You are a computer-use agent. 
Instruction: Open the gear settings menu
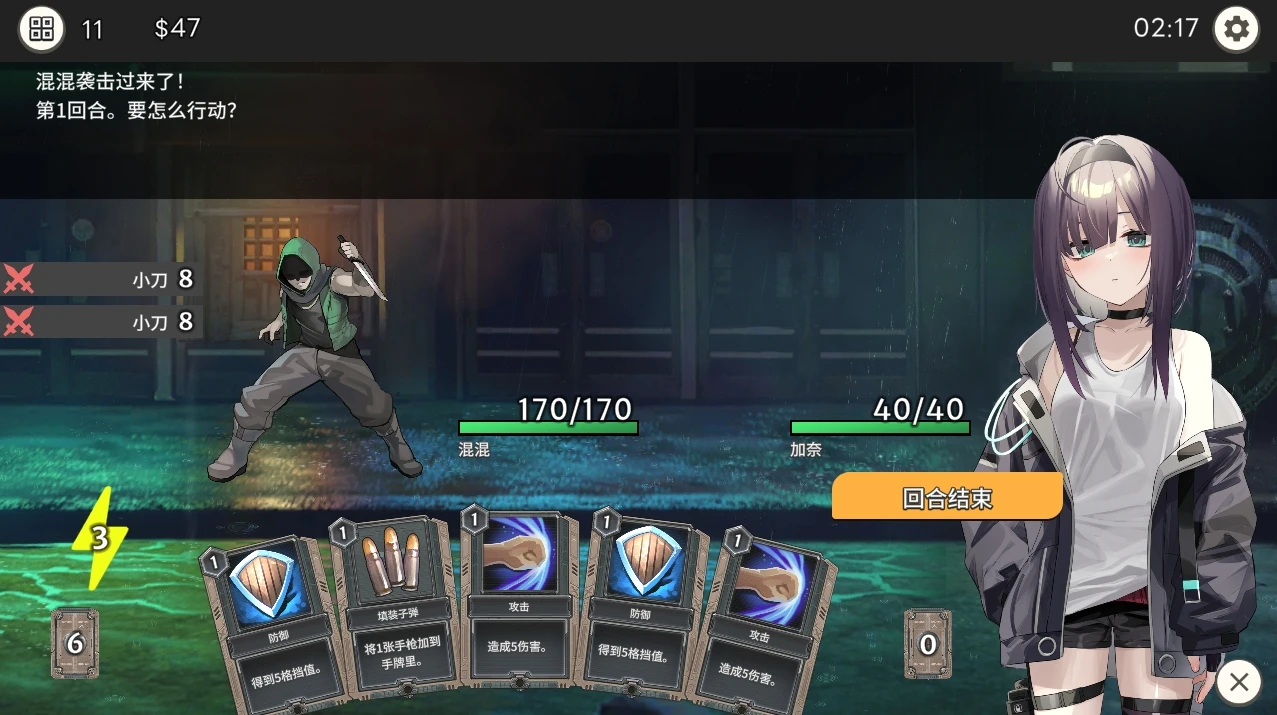click(1236, 29)
